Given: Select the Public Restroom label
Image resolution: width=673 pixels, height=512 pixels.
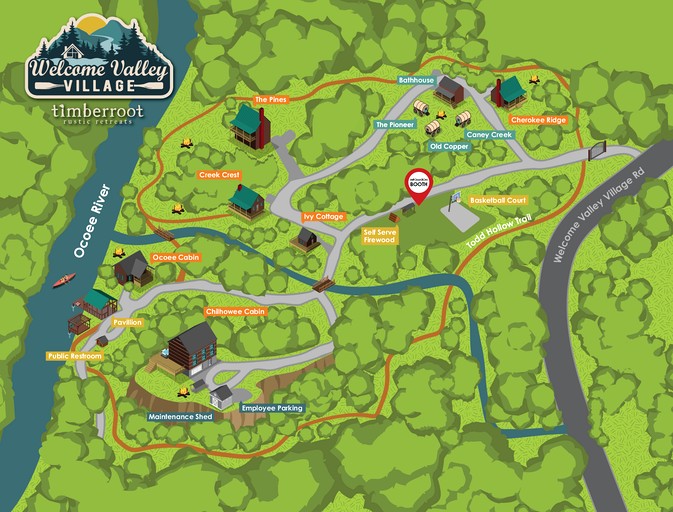Looking at the screenshot, I should [x=73, y=355].
